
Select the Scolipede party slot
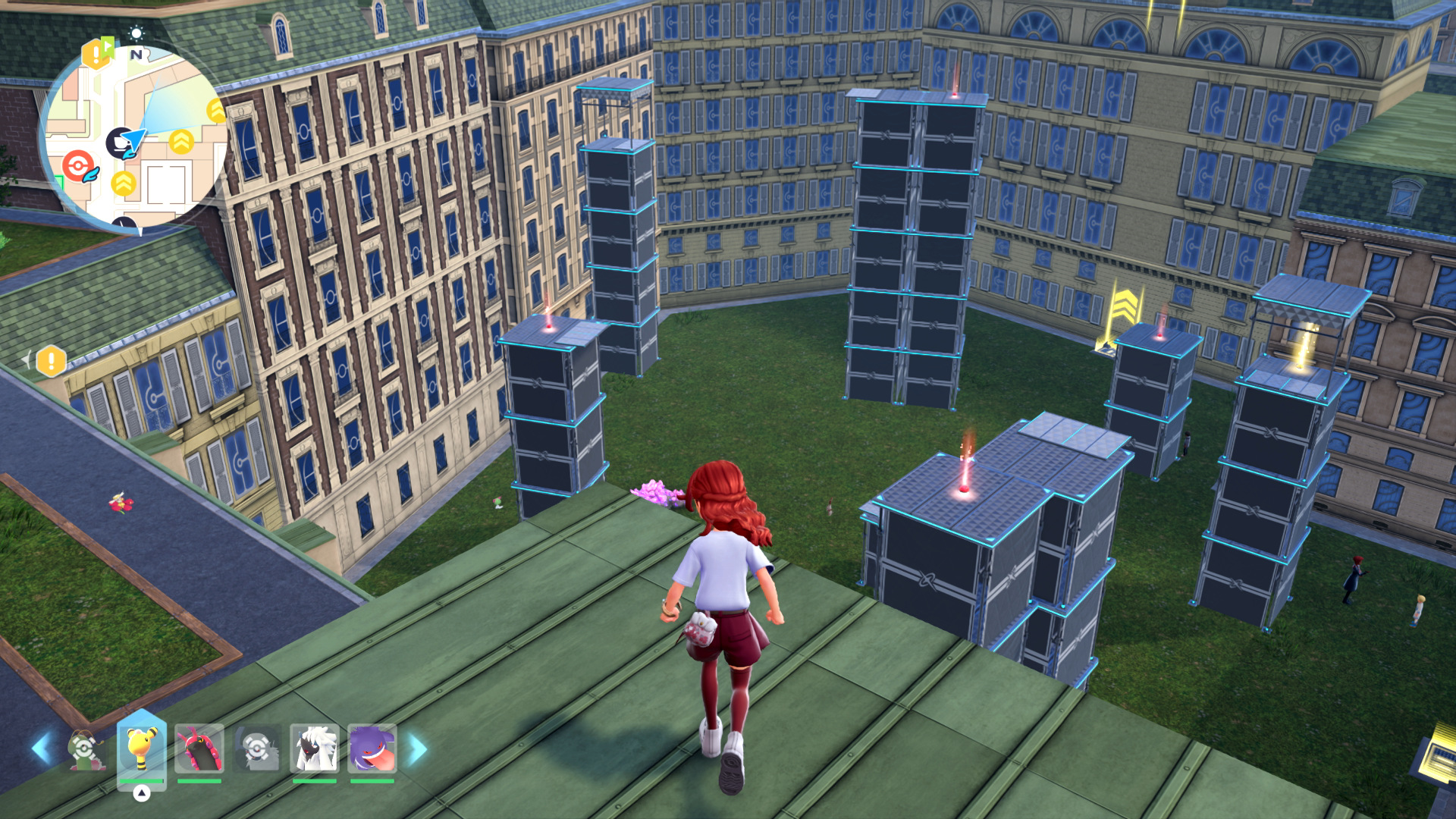pyautogui.click(x=199, y=748)
